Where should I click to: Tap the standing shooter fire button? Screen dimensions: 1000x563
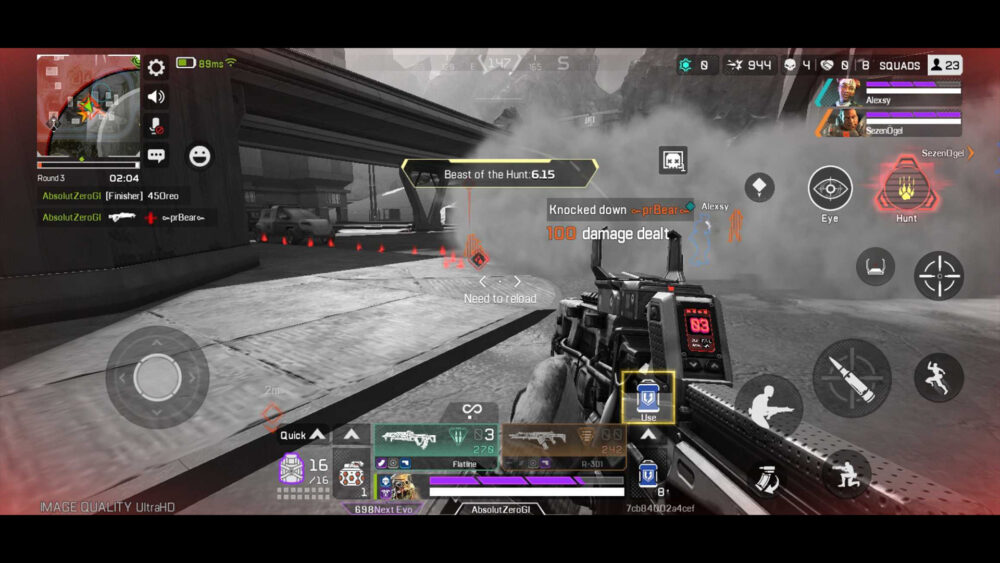(768, 405)
